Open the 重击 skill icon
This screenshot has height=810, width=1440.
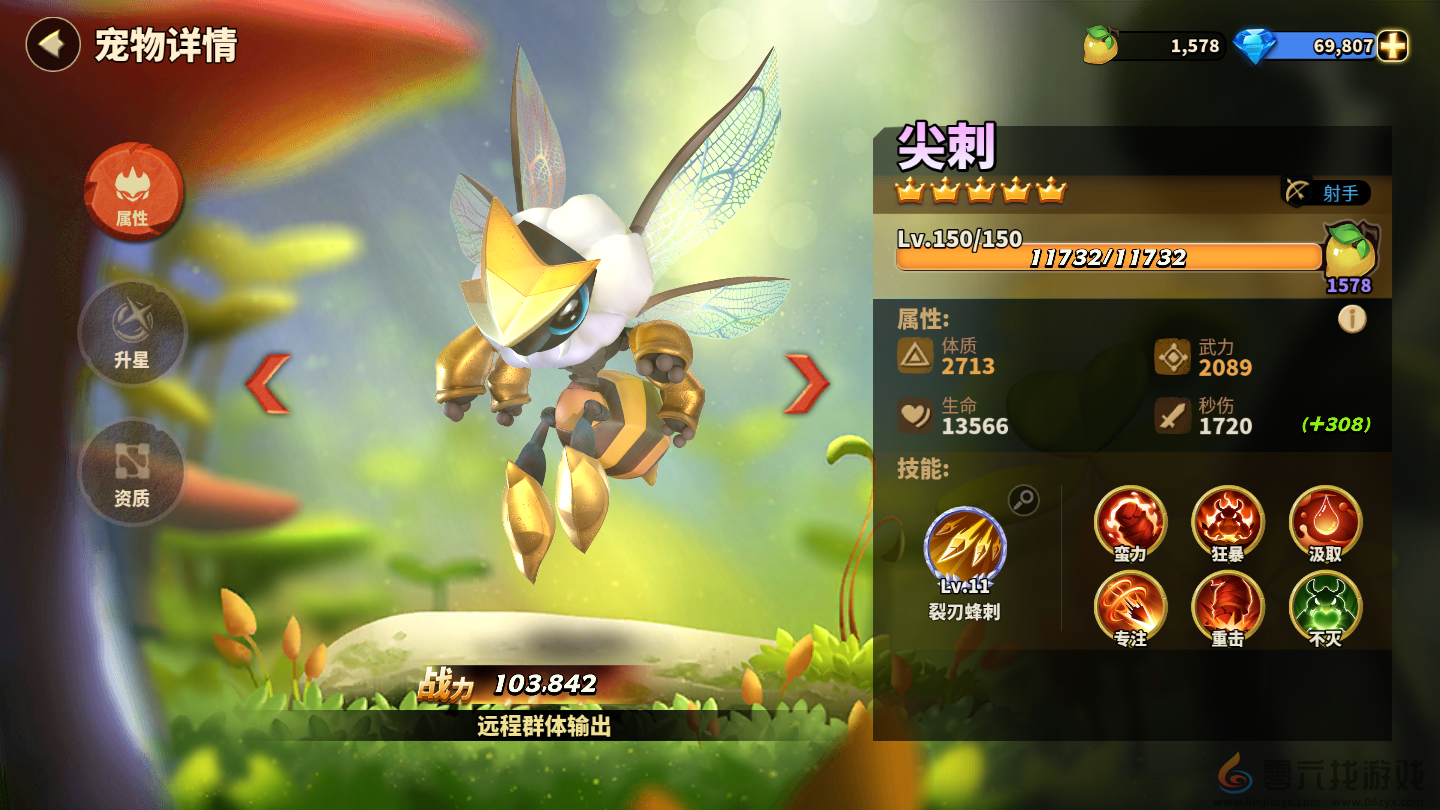(1227, 605)
